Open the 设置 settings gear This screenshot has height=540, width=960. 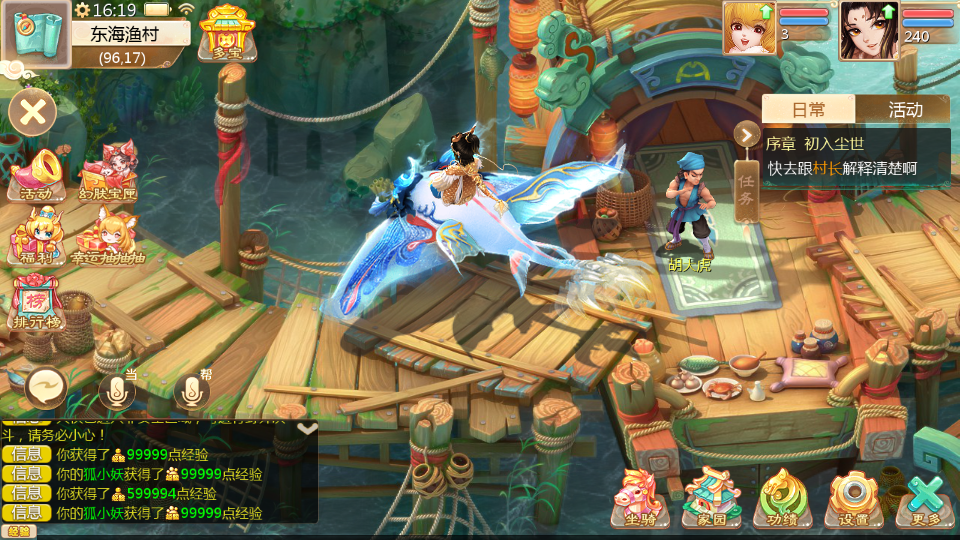(853, 497)
